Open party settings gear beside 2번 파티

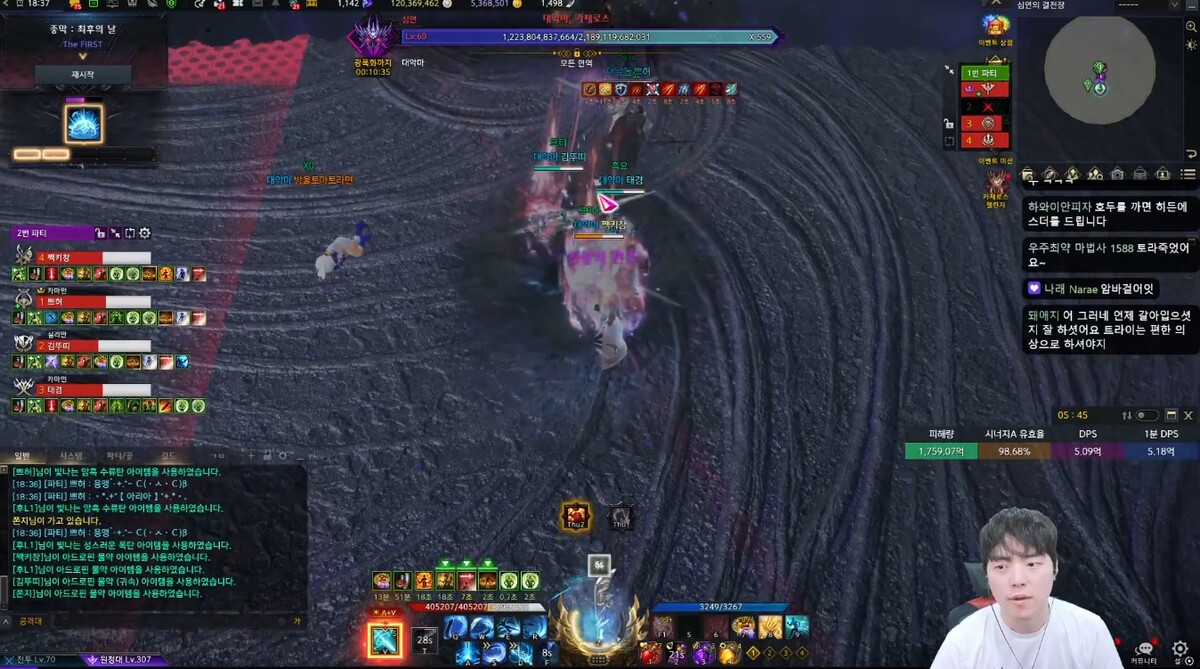click(145, 233)
